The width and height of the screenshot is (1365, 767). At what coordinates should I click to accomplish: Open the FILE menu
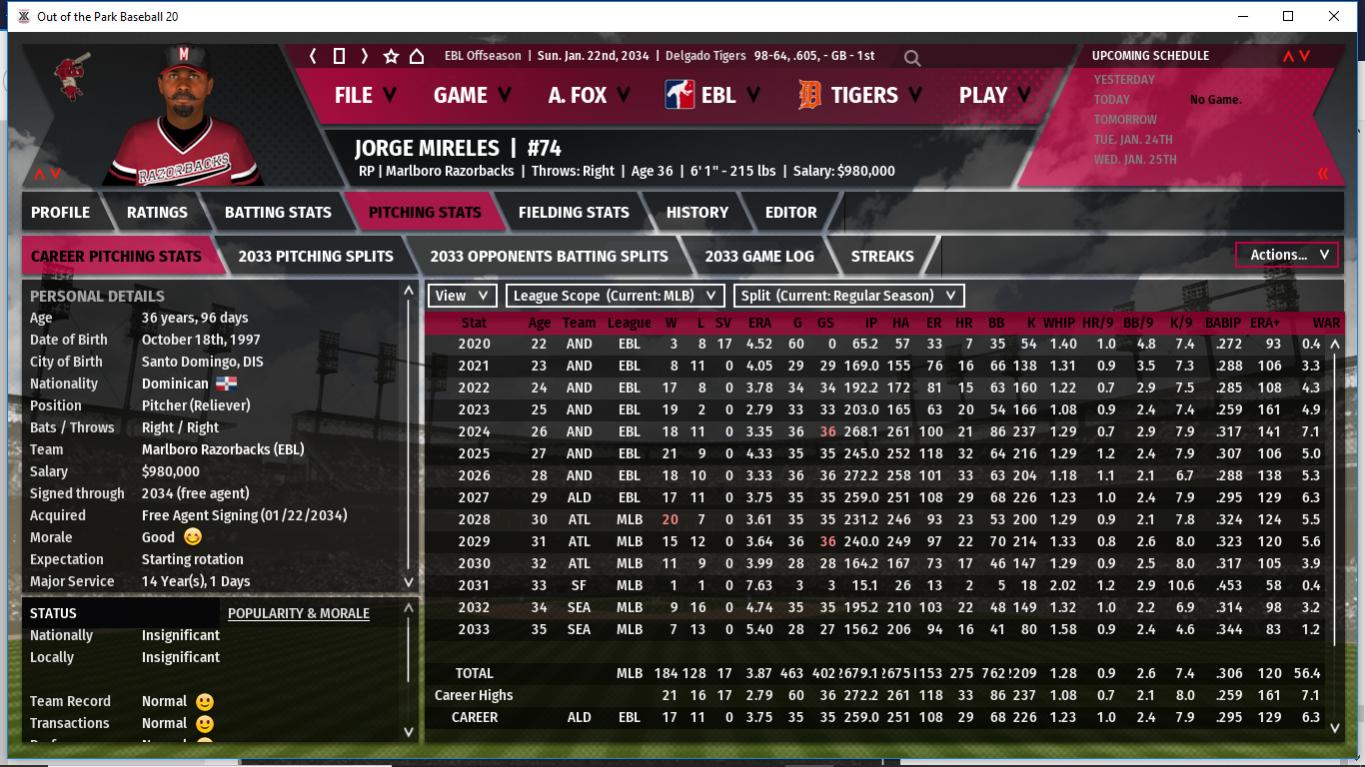[x=364, y=95]
